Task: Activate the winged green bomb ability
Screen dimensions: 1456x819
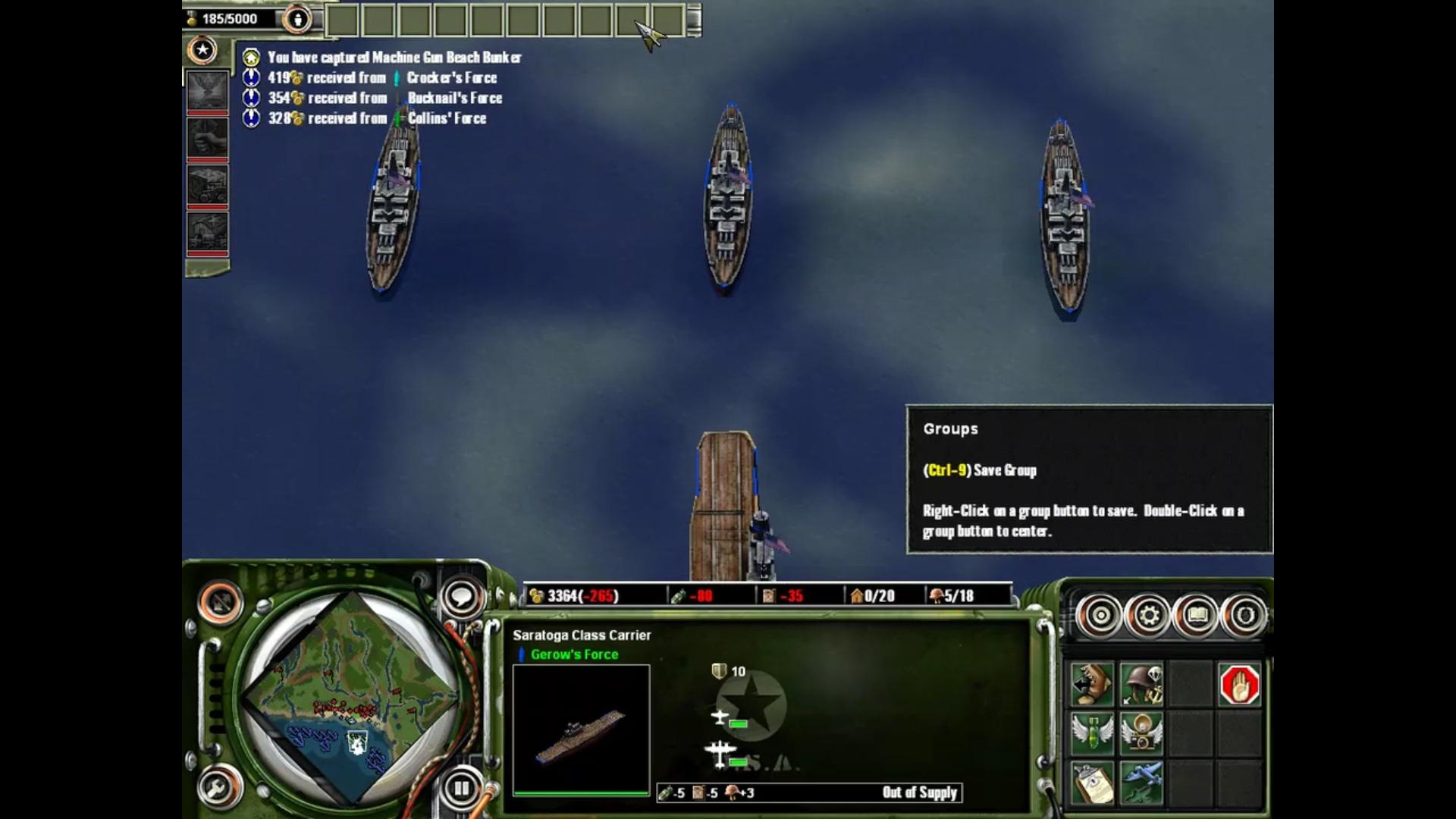Action: pos(1092,733)
